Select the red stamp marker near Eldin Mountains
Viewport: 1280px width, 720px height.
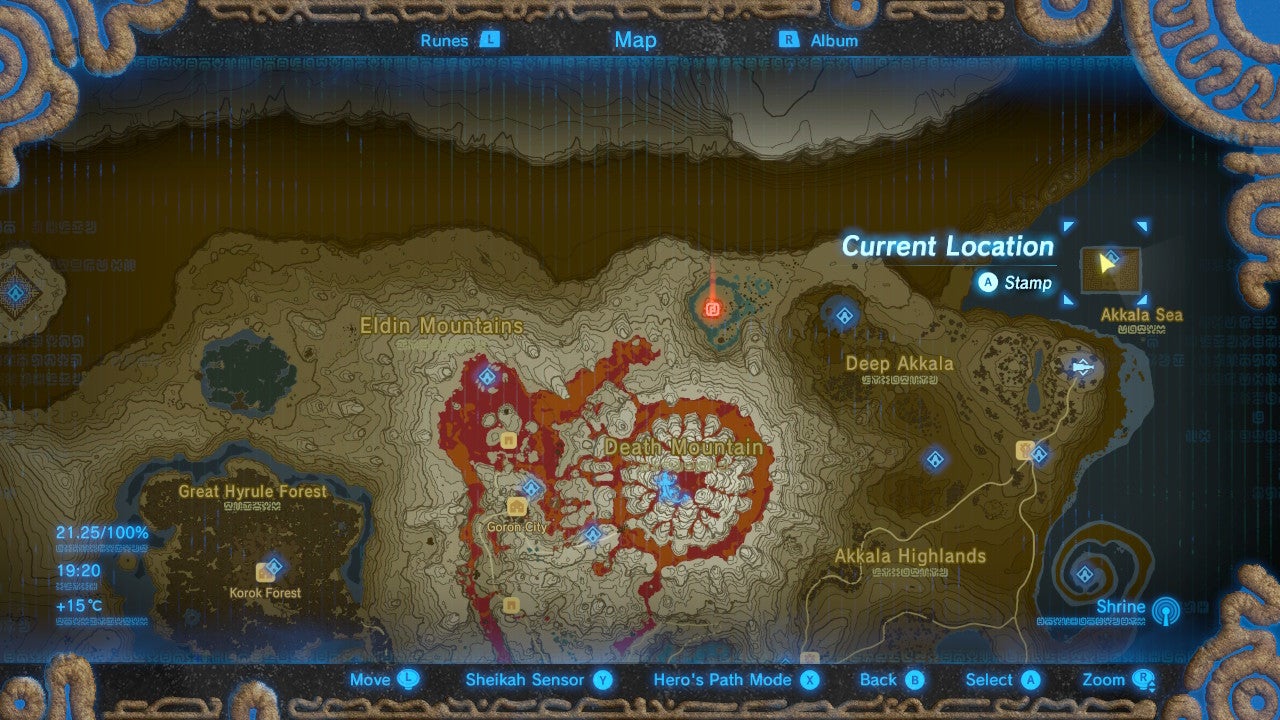click(712, 309)
